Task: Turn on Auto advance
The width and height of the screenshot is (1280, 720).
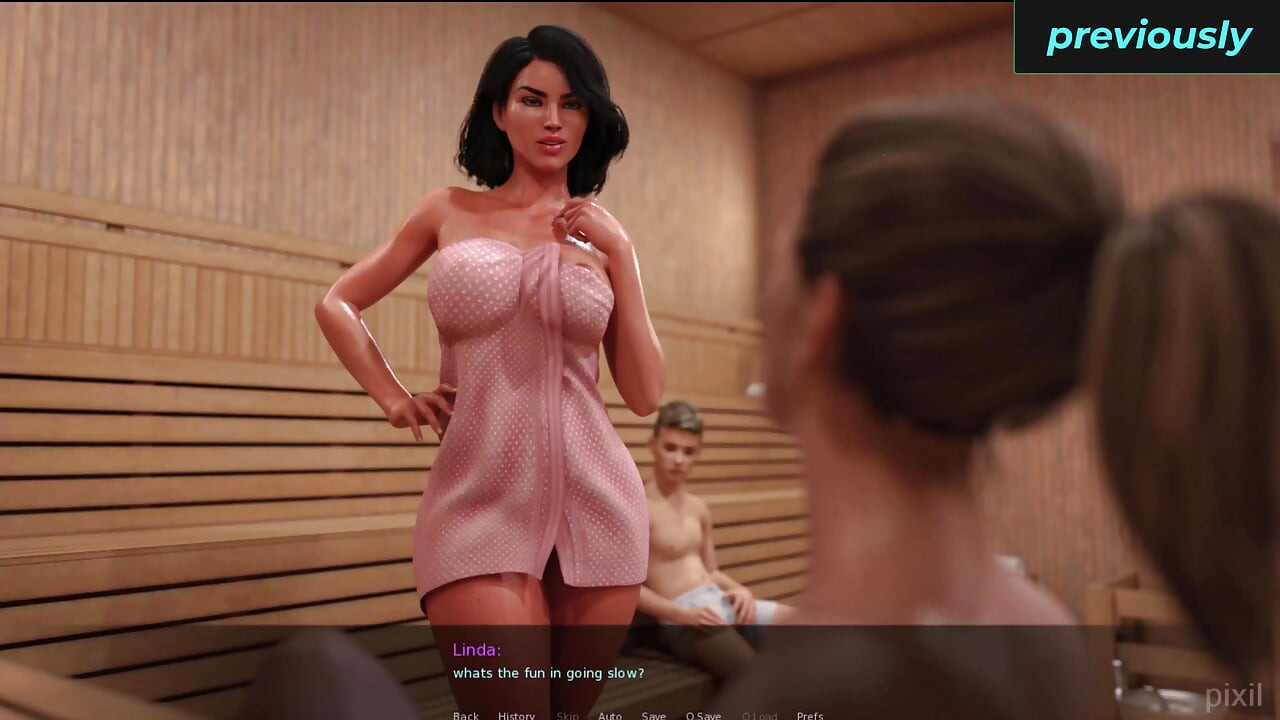Action: point(610,715)
